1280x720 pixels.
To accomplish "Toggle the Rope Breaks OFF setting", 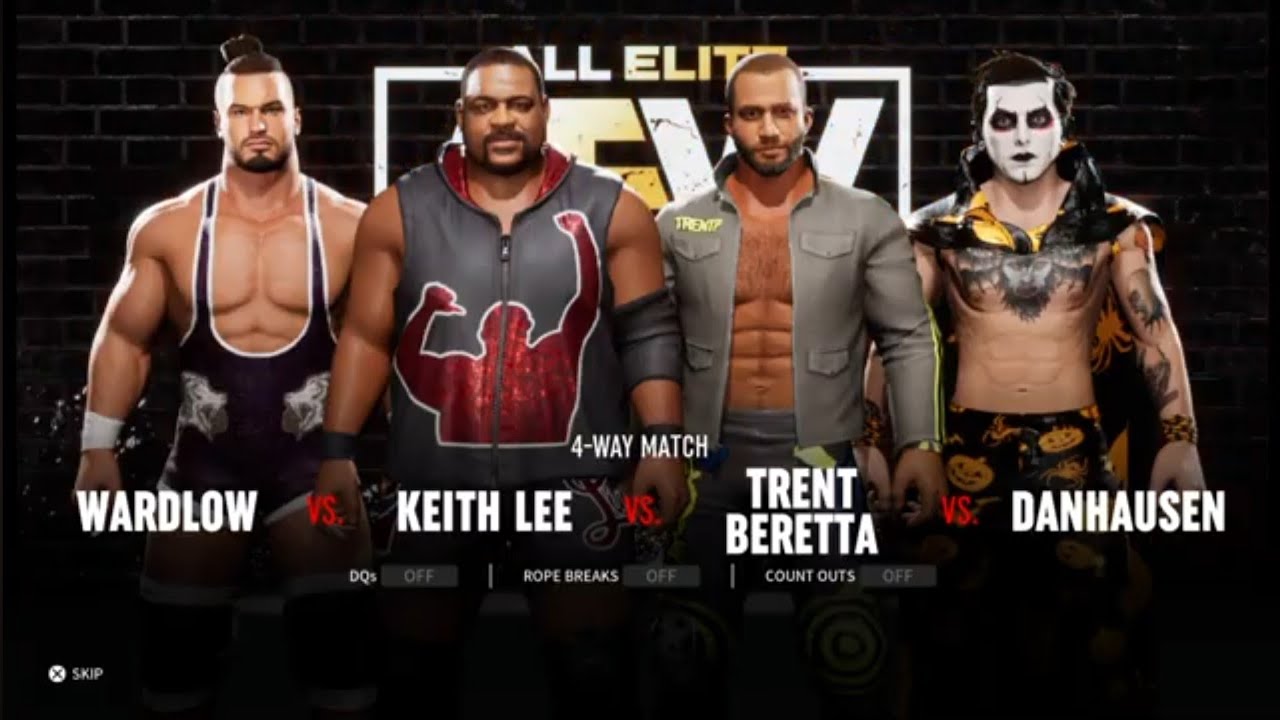I will pos(660,576).
